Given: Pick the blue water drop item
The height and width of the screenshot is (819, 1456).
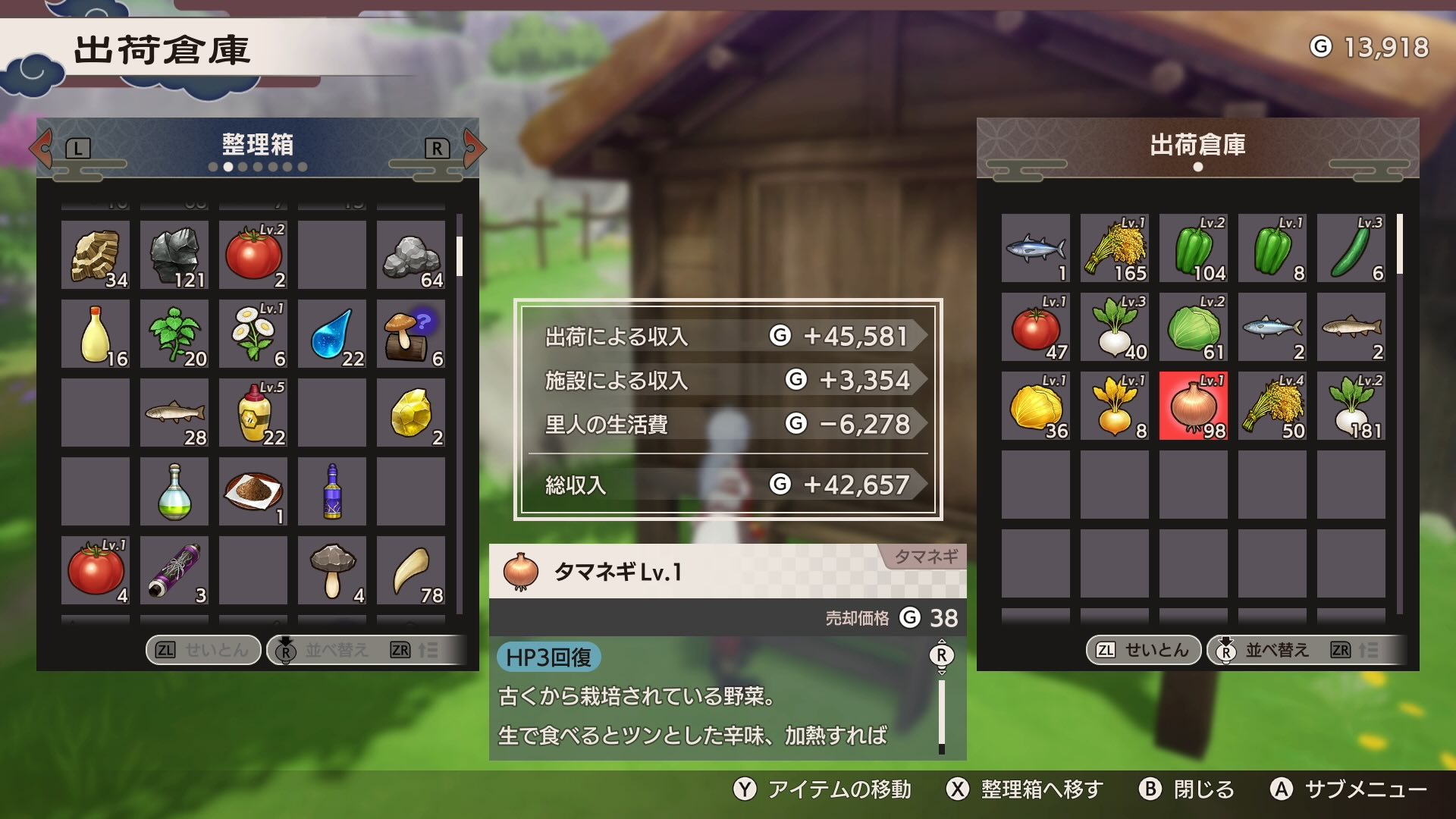Looking at the screenshot, I should 332,334.
